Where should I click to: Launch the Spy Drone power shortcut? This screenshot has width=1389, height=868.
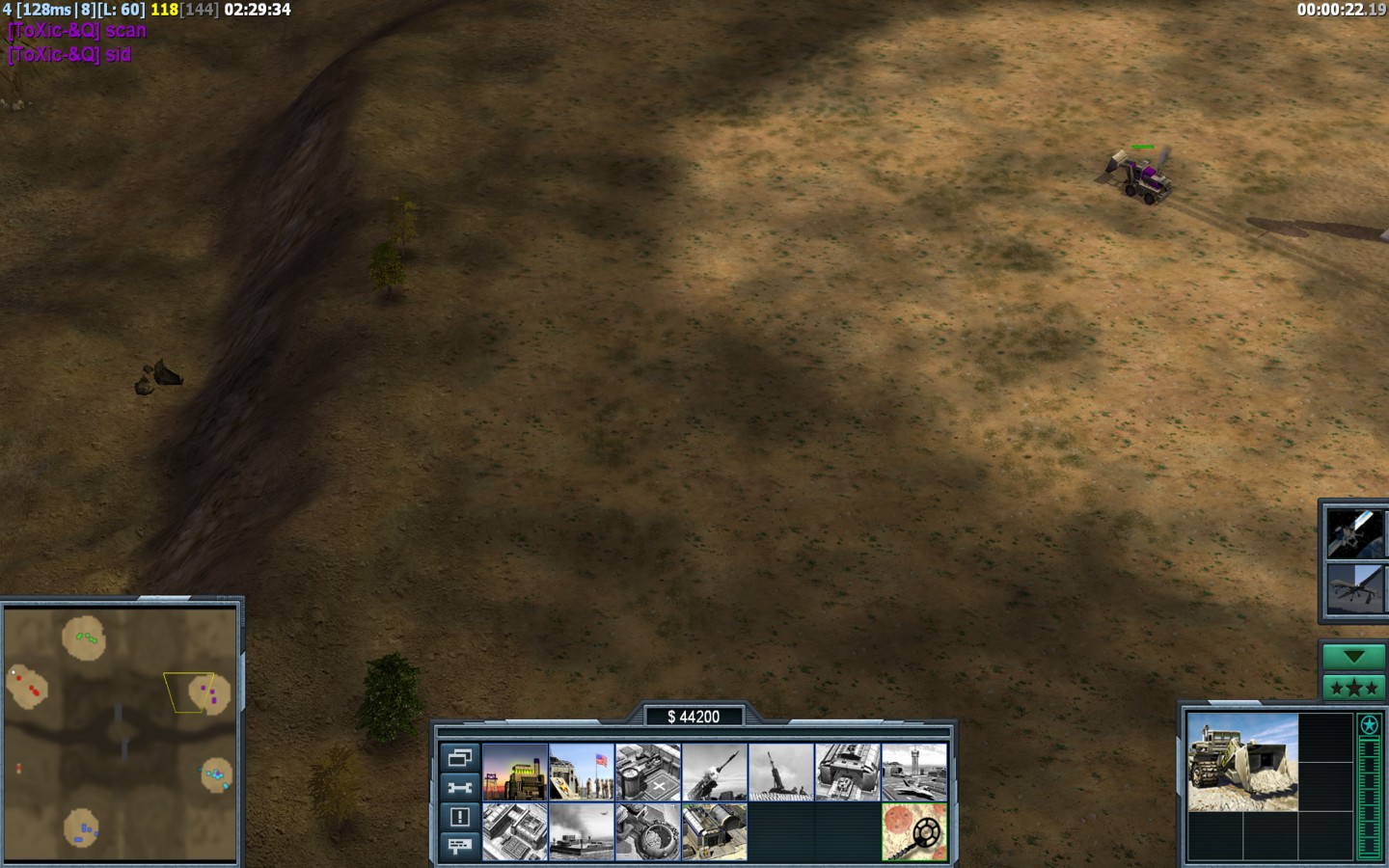[1354, 589]
